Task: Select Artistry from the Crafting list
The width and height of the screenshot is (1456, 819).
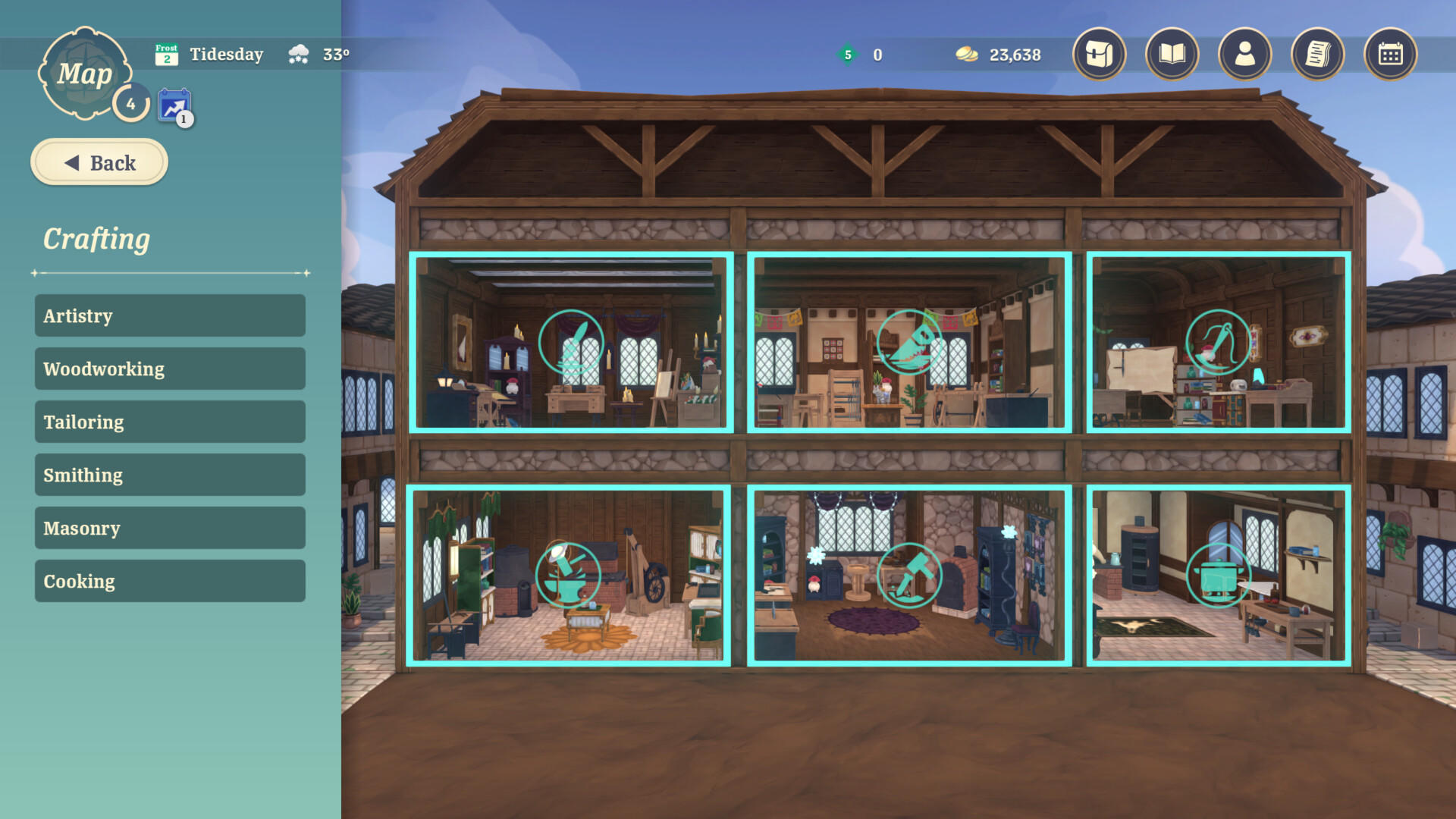Action: click(168, 315)
